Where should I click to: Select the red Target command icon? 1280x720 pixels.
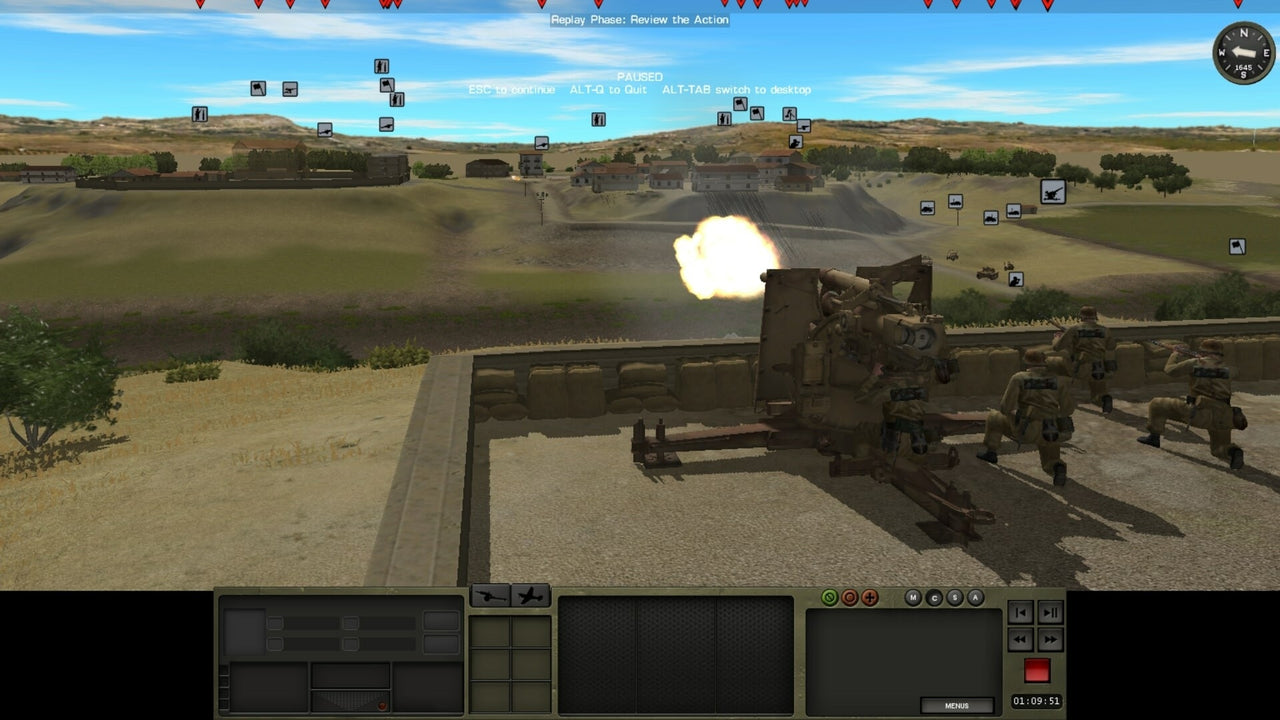[x=850, y=597]
